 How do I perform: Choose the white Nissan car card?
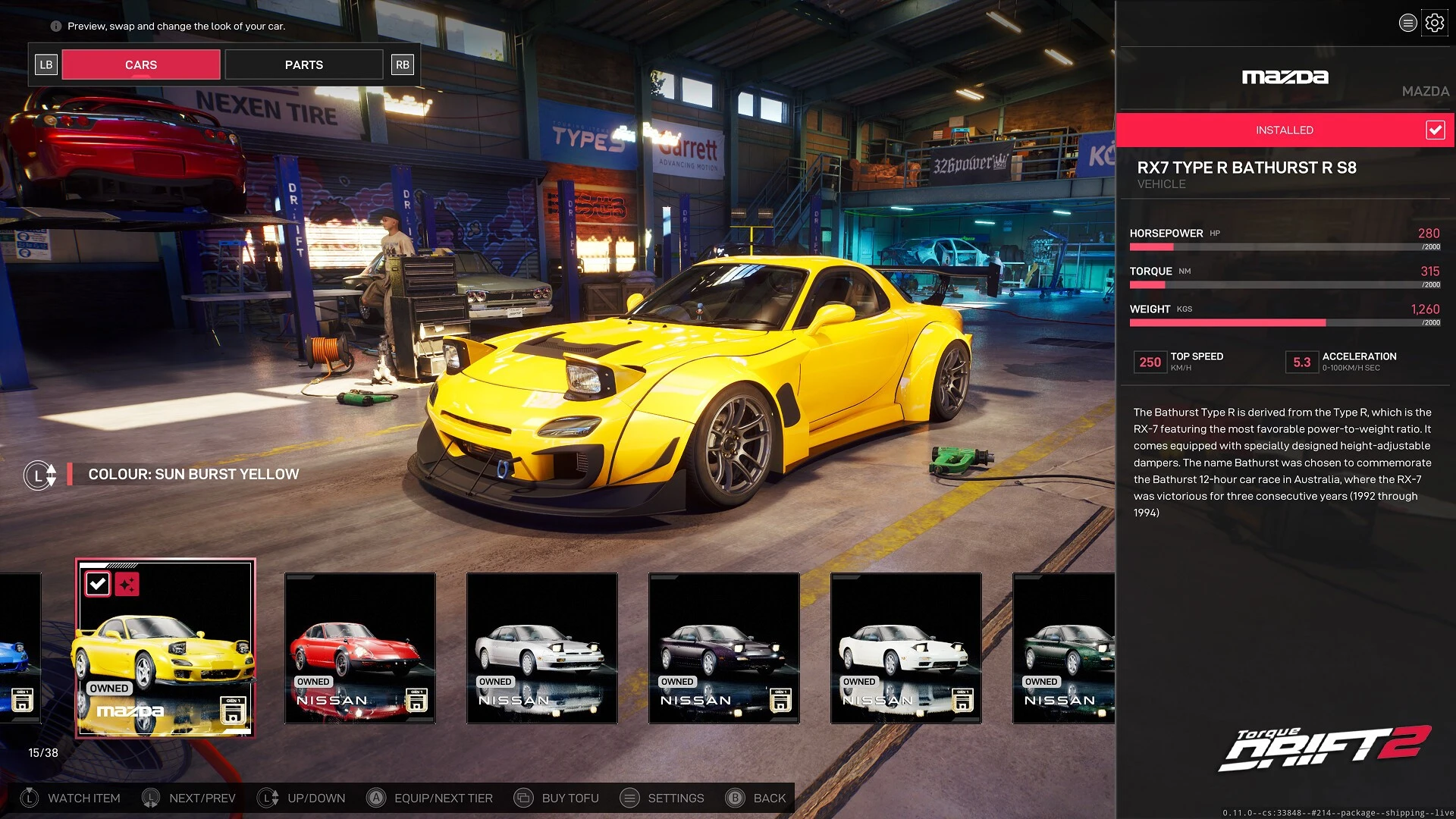pos(905,648)
